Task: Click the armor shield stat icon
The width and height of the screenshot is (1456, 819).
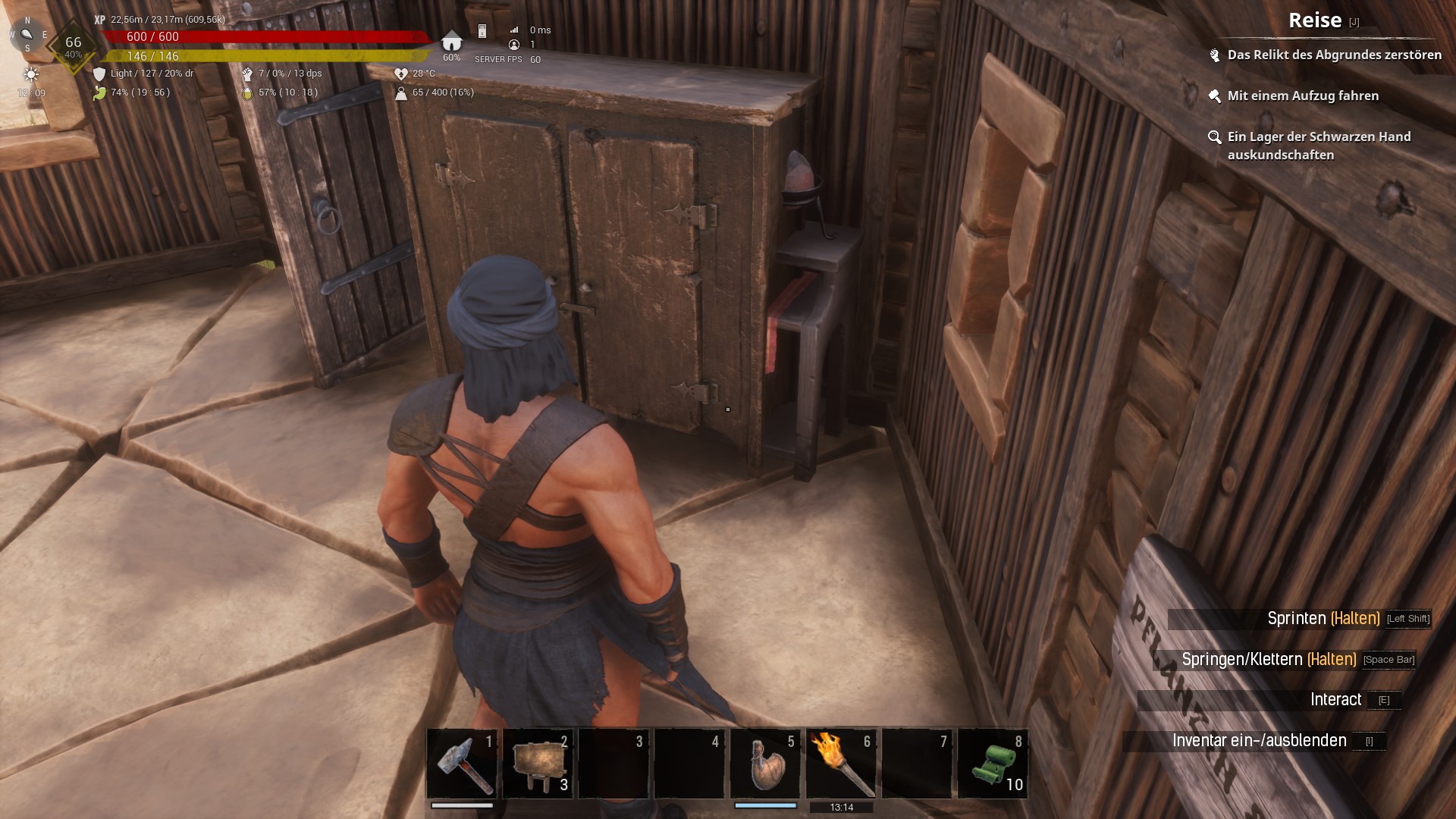Action: tap(99, 74)
